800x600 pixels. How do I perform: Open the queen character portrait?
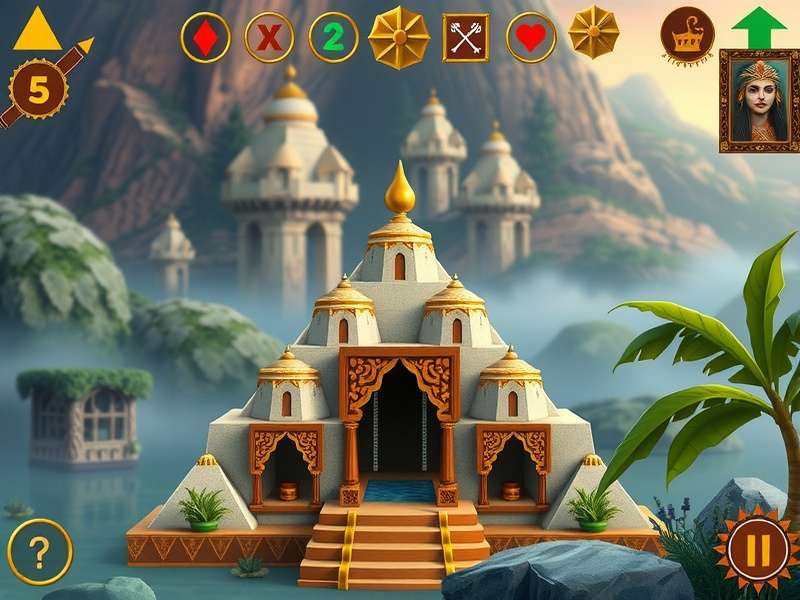759,100
